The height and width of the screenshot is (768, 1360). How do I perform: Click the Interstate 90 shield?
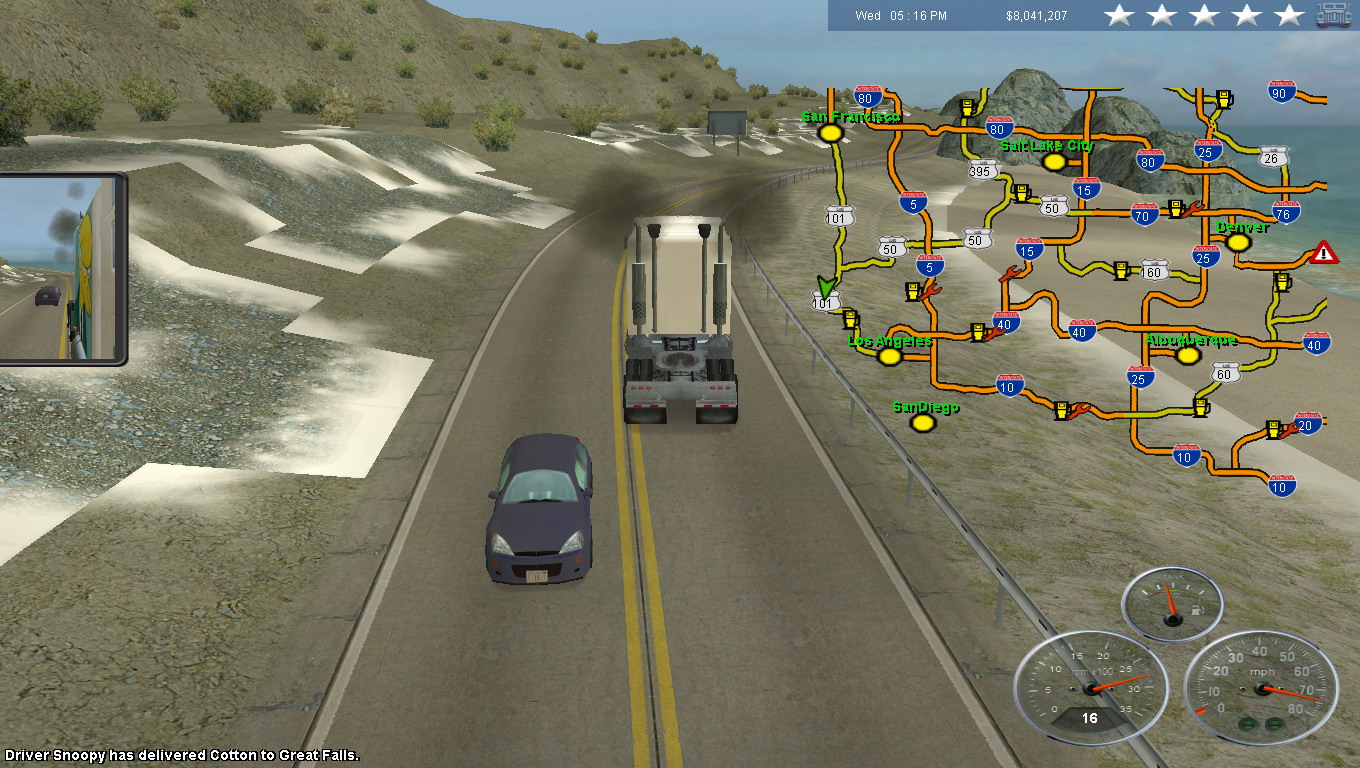pyautogui.click(x=1282, y=92)
